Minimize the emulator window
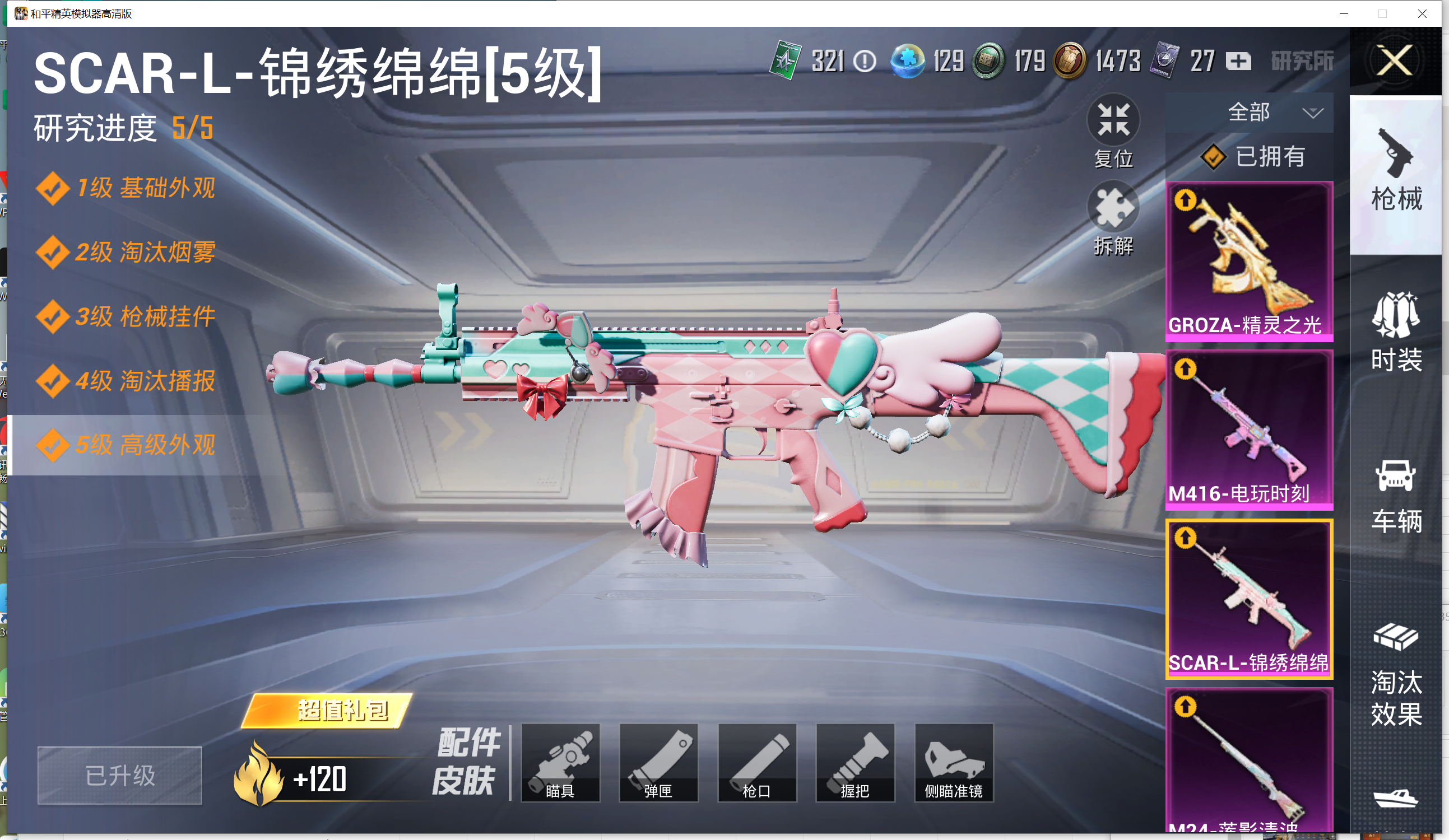The image size is (1449, 840). coord(1344,14)
